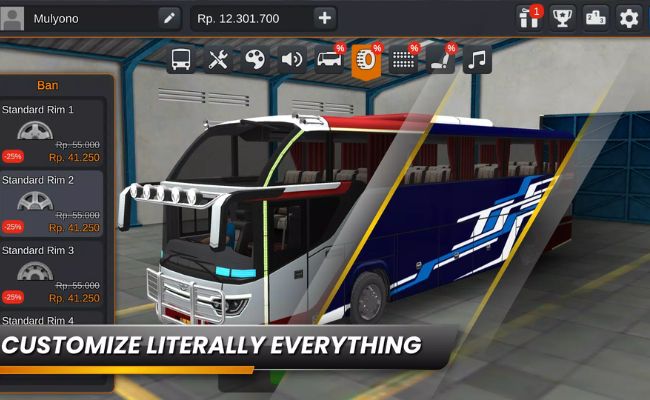Add more money with the plus button
This screenshot has height=400, width=650.
(x=324, y=18)
